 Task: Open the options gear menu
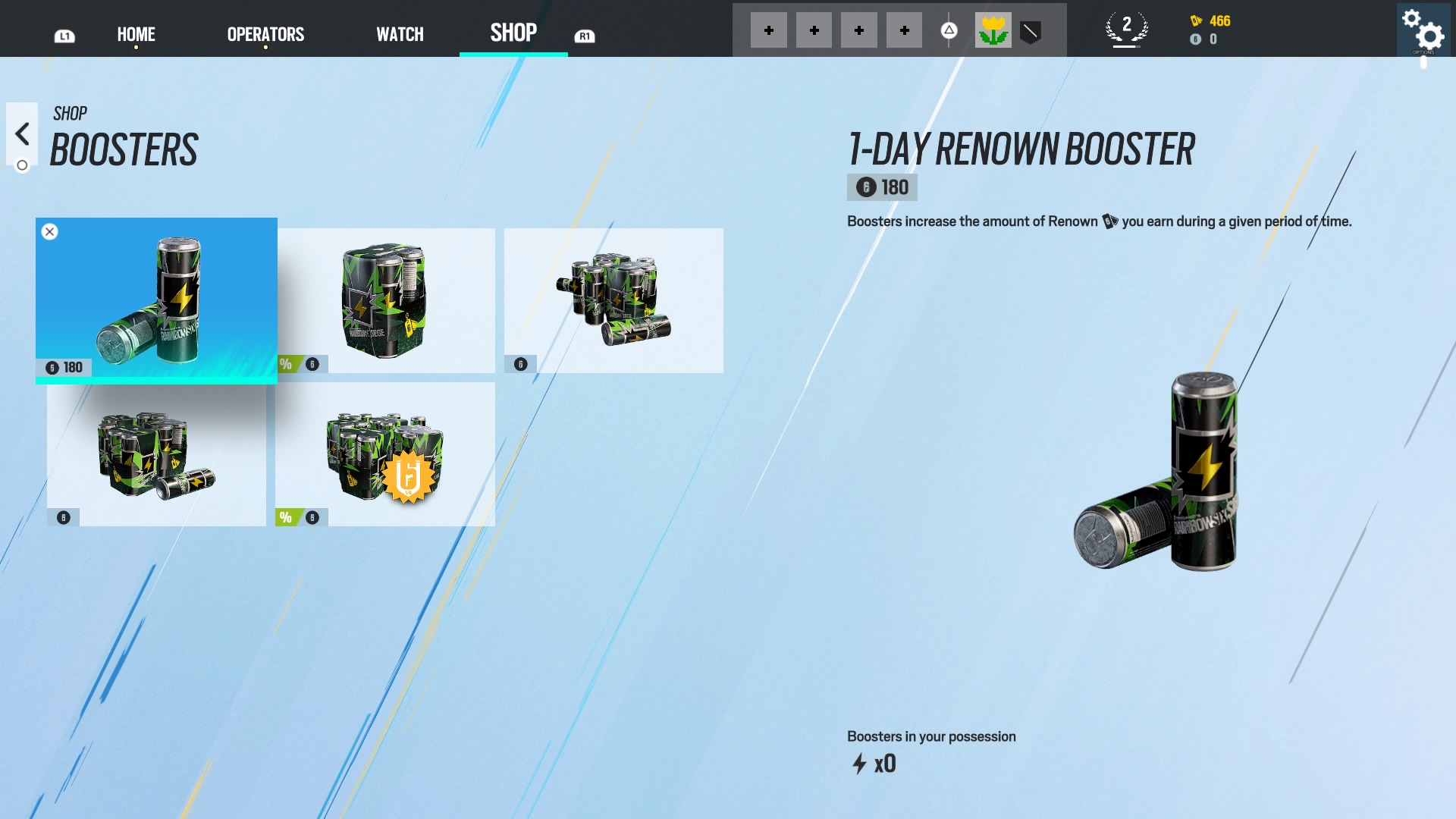tap(1423, 31)
